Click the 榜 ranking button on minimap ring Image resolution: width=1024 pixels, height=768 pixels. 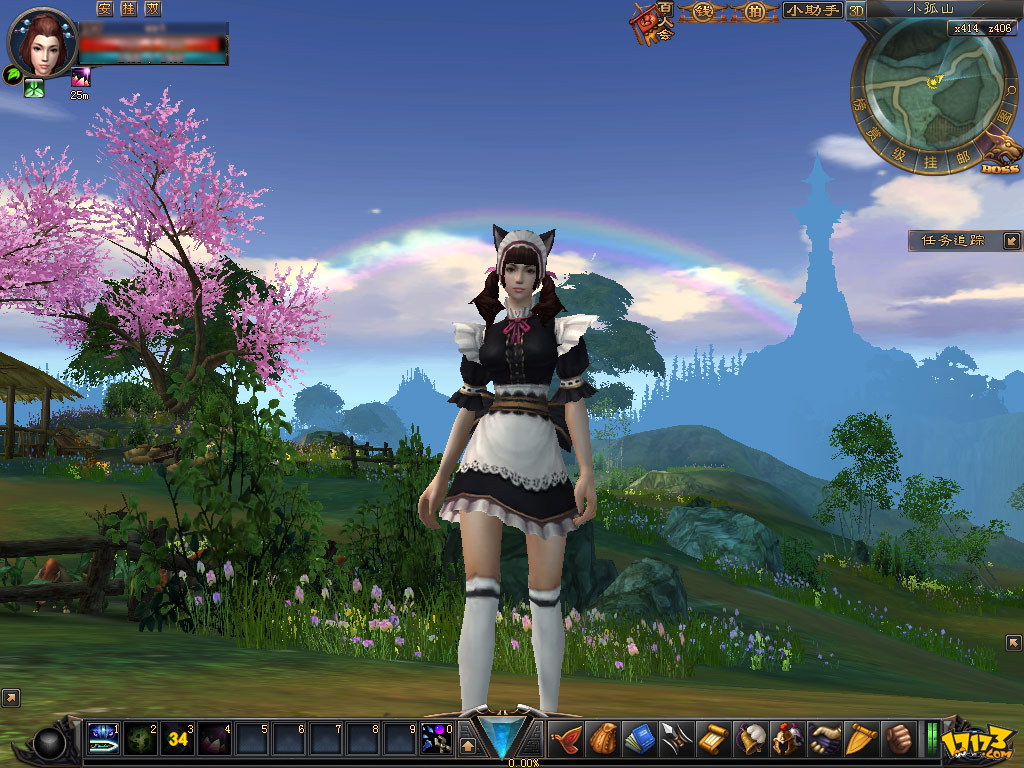(858, 103)
